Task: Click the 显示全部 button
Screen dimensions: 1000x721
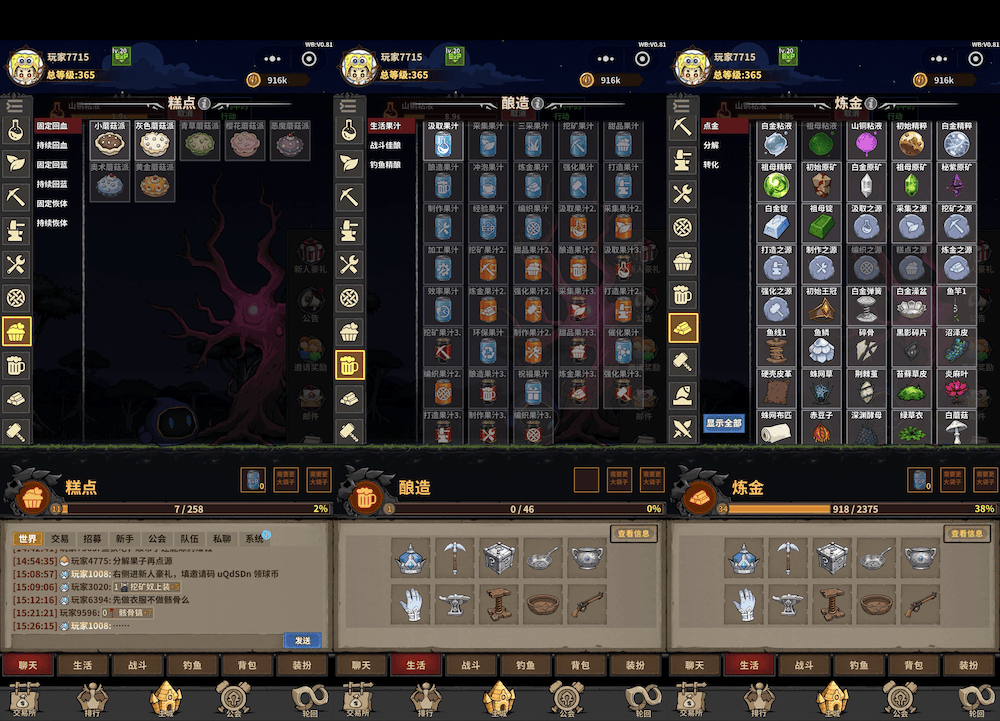Action: point(723,423)
